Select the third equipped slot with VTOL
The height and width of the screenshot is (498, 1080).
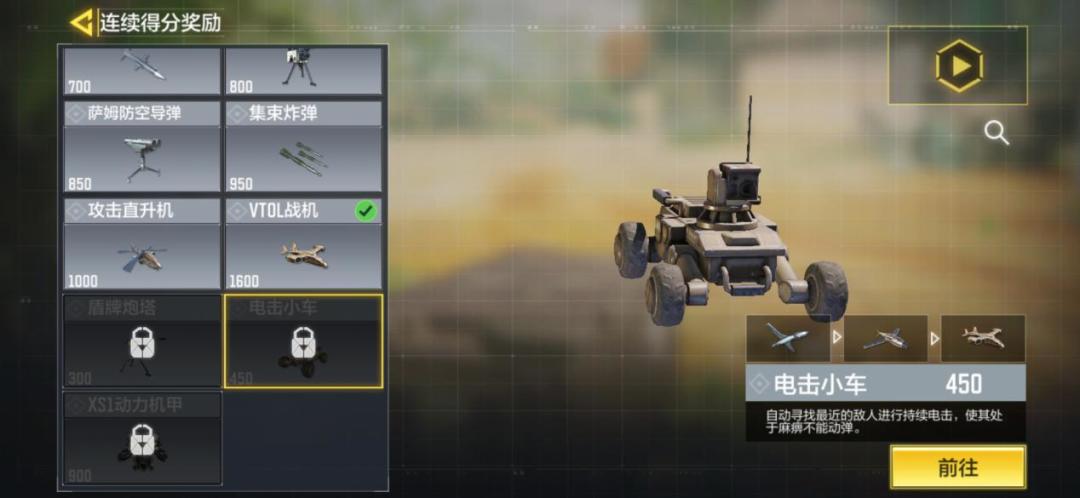pos(982,338)
